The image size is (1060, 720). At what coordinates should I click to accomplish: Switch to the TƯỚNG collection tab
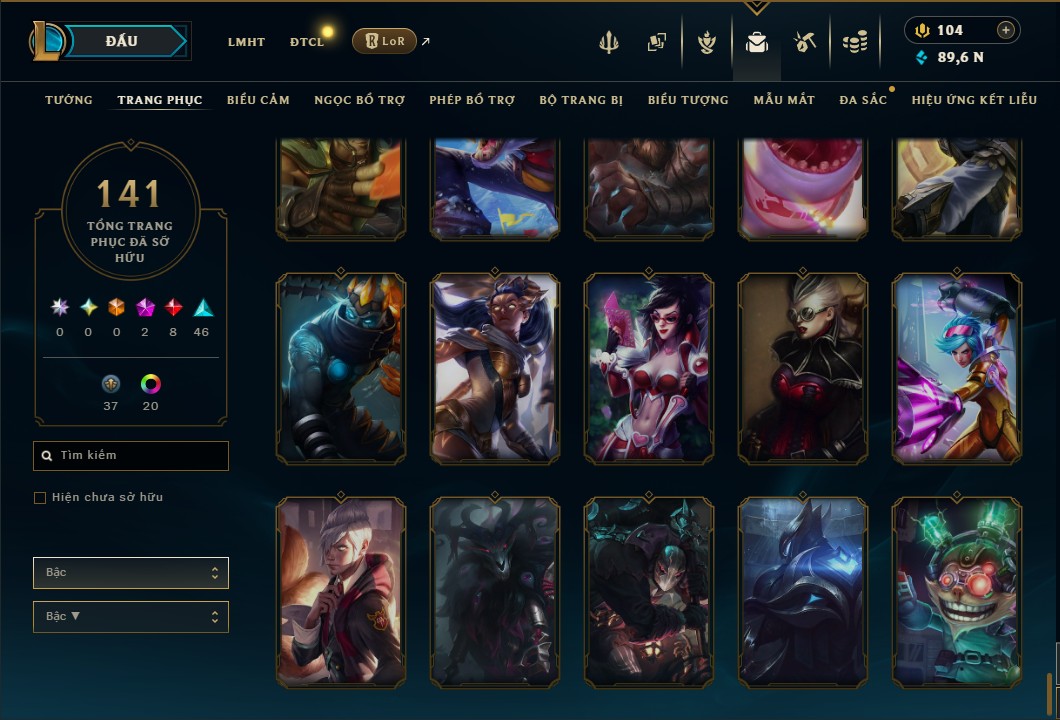coord(69,100)
